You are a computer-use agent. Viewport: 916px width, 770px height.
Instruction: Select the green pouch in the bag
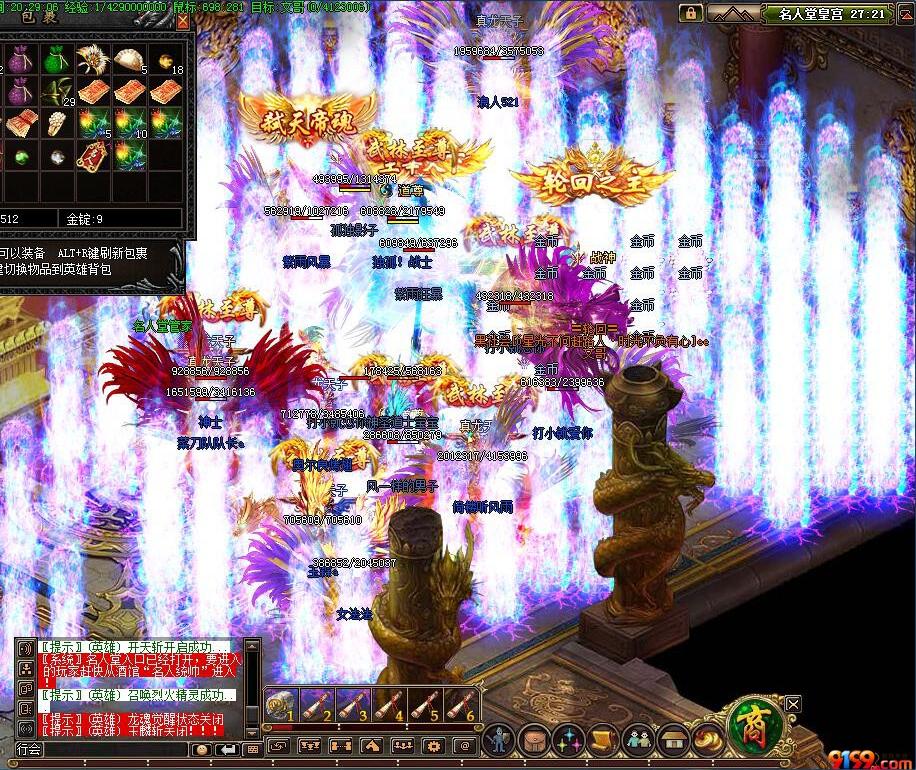tap(56, 59)
